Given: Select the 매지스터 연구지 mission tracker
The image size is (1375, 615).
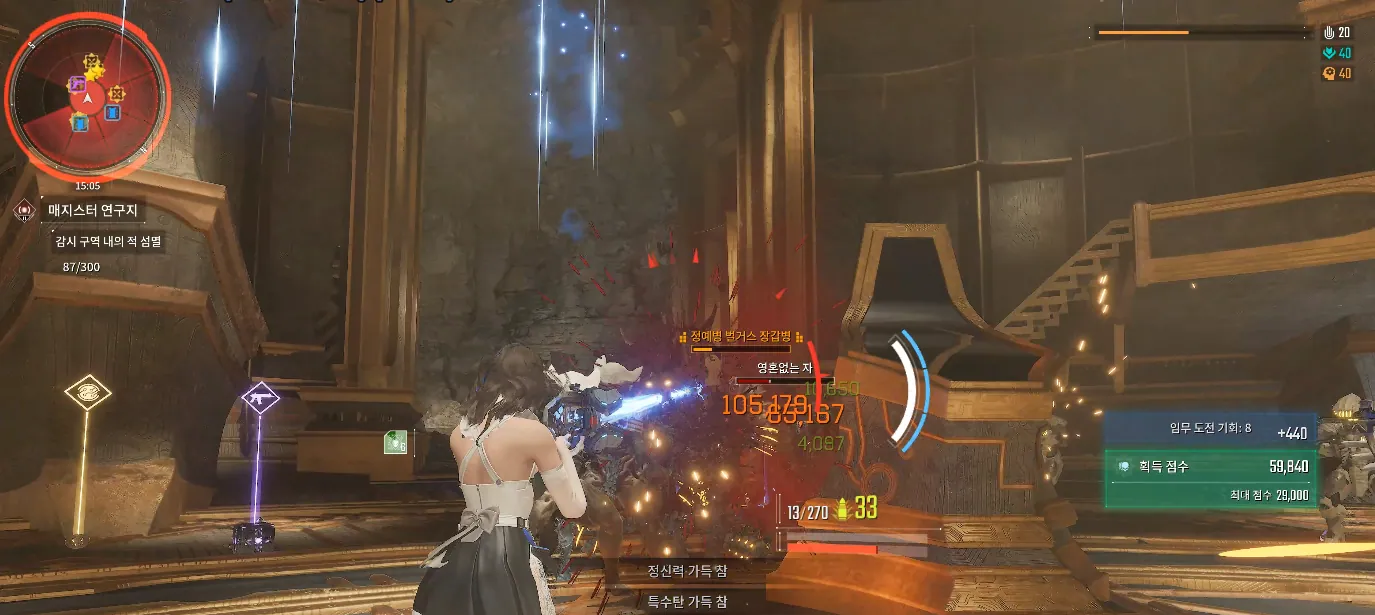Looking at the screenshot, I should [x=93, y=211].
